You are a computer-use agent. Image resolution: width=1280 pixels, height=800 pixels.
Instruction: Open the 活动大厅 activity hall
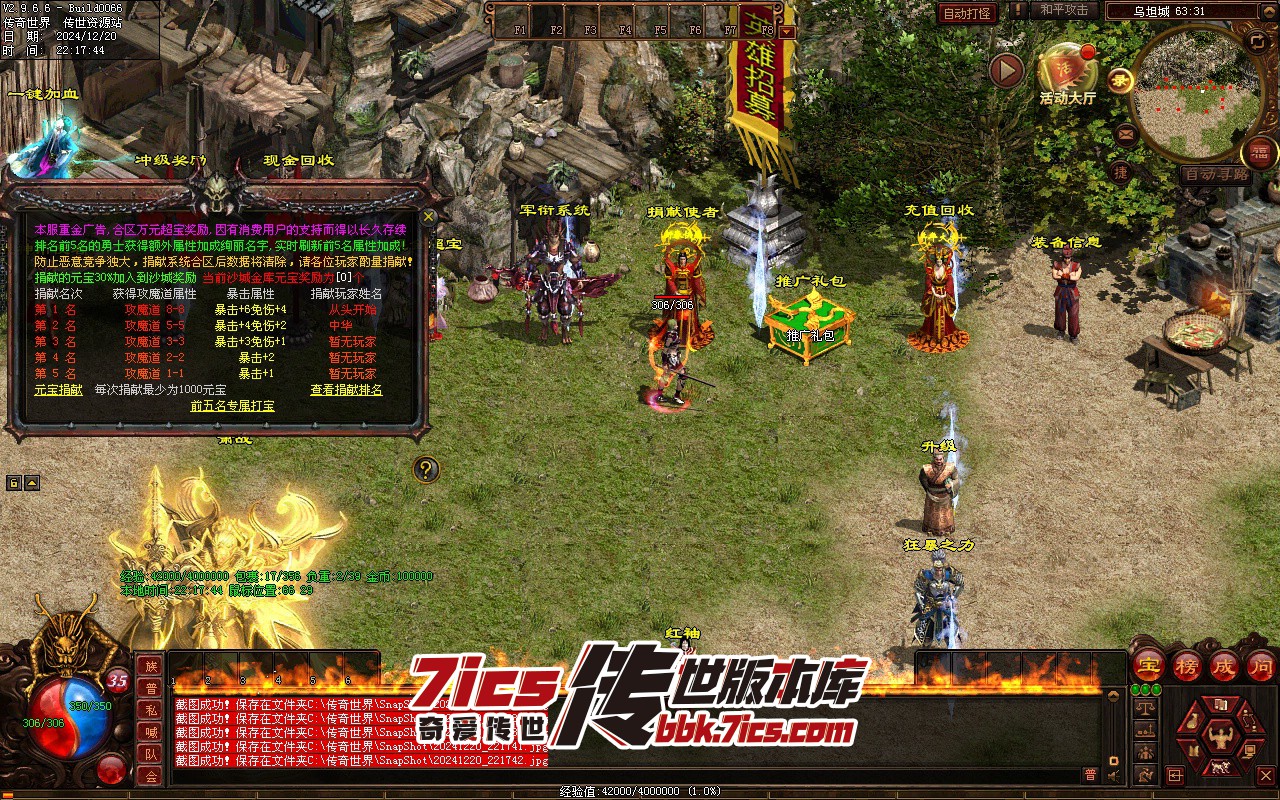[1067, 71]
